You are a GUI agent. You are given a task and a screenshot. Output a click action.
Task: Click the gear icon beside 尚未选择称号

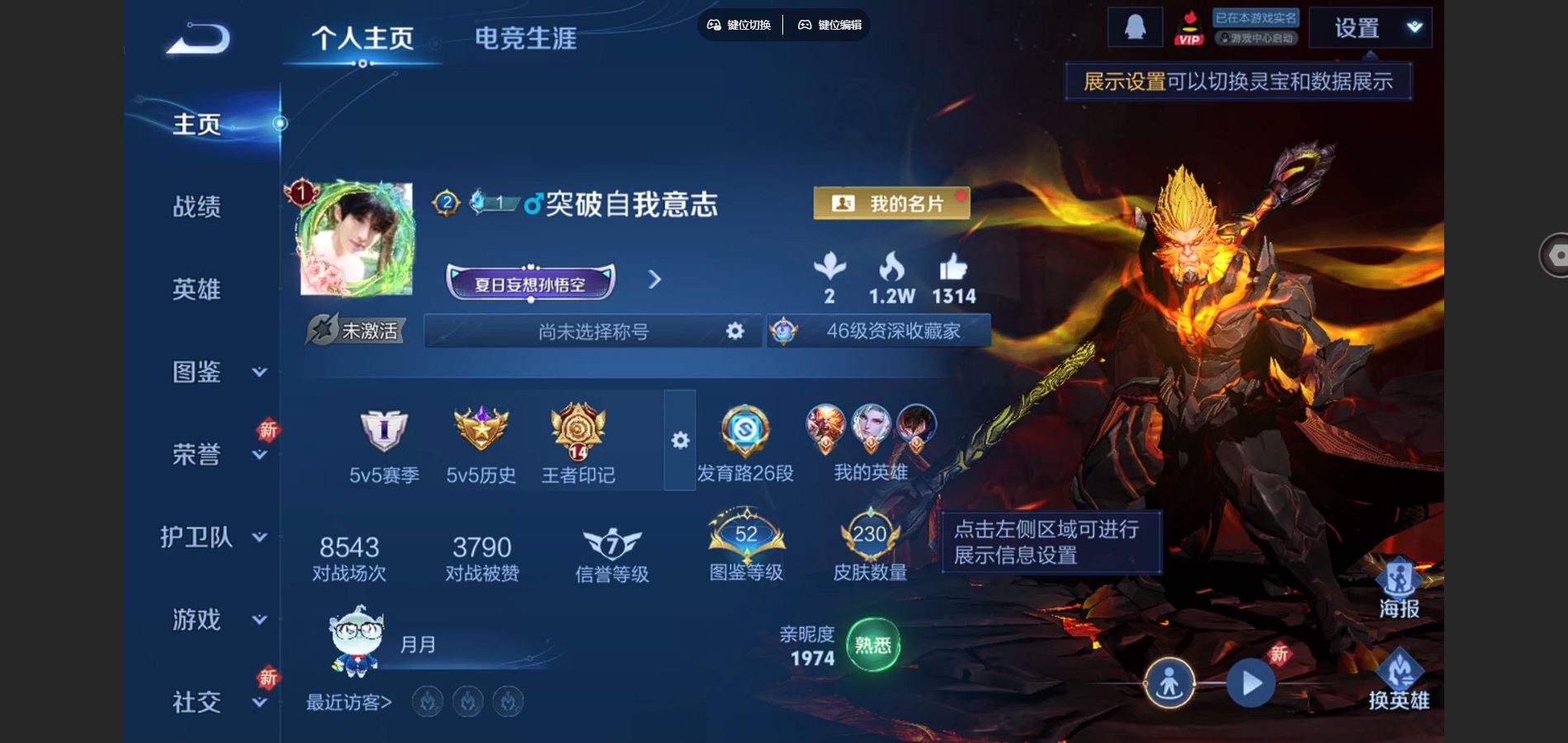pyautogui.click(x=733, y=330)
